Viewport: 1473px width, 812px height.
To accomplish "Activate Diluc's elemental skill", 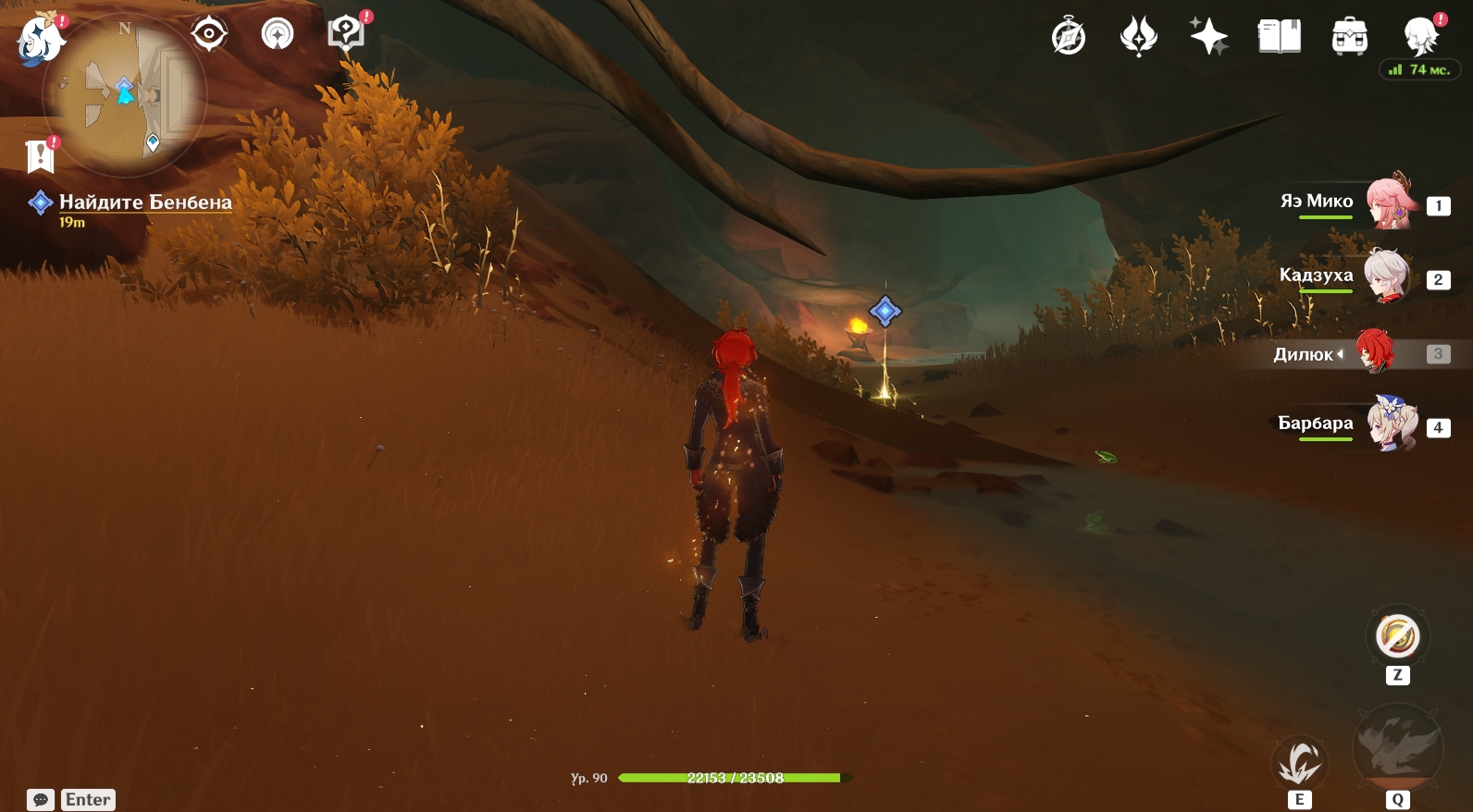I will click(1299, 764).
